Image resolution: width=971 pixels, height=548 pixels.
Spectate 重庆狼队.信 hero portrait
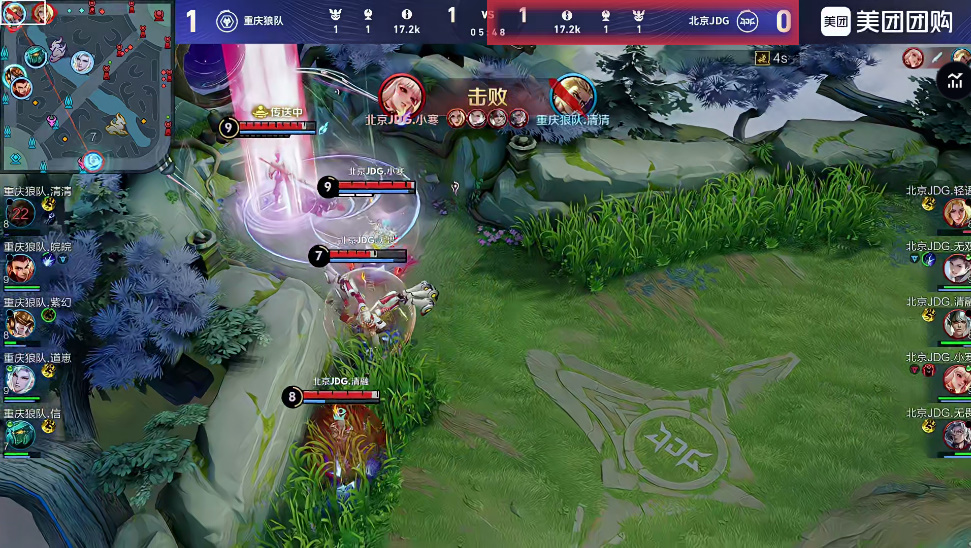click(19, 433)
